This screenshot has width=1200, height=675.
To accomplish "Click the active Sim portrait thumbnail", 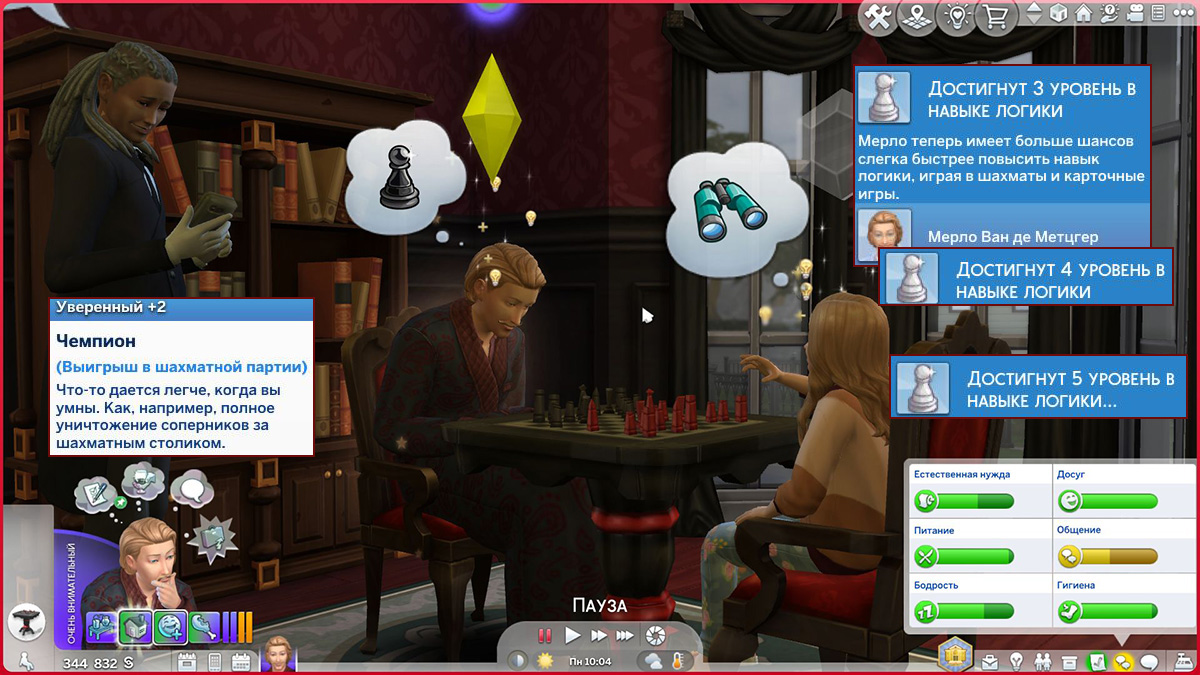I will click(277, 655).
